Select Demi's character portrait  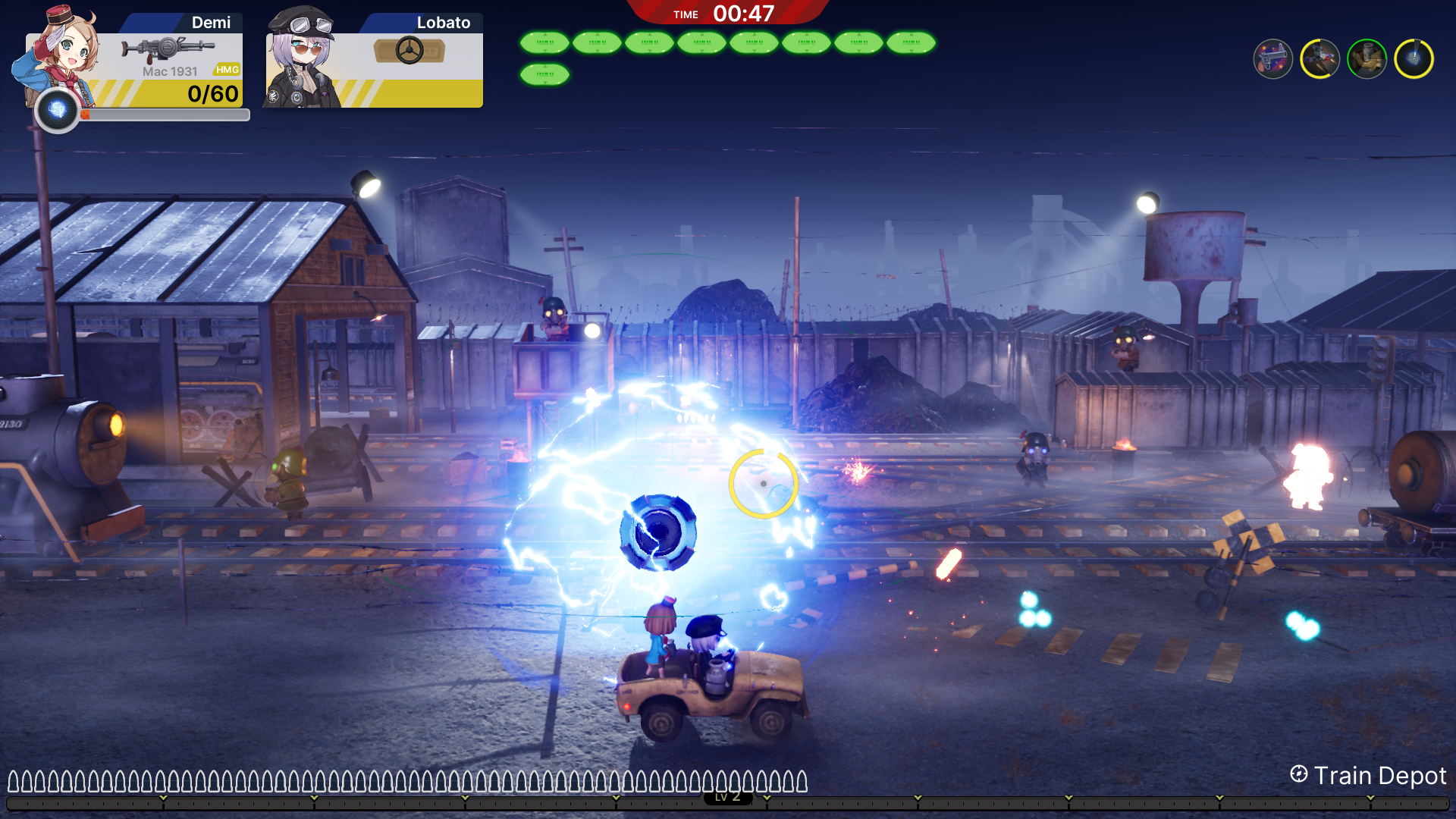point(61,53)
